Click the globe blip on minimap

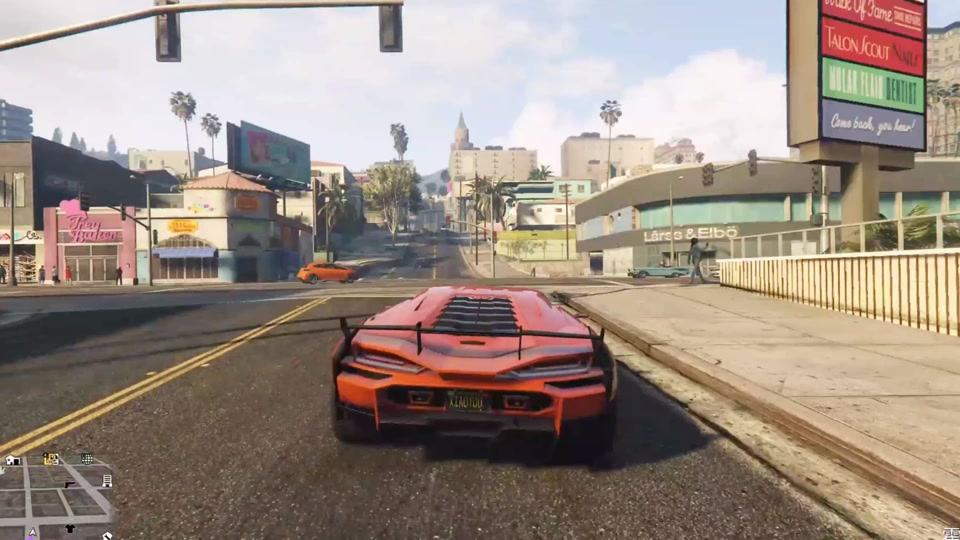tap(87, 459)
